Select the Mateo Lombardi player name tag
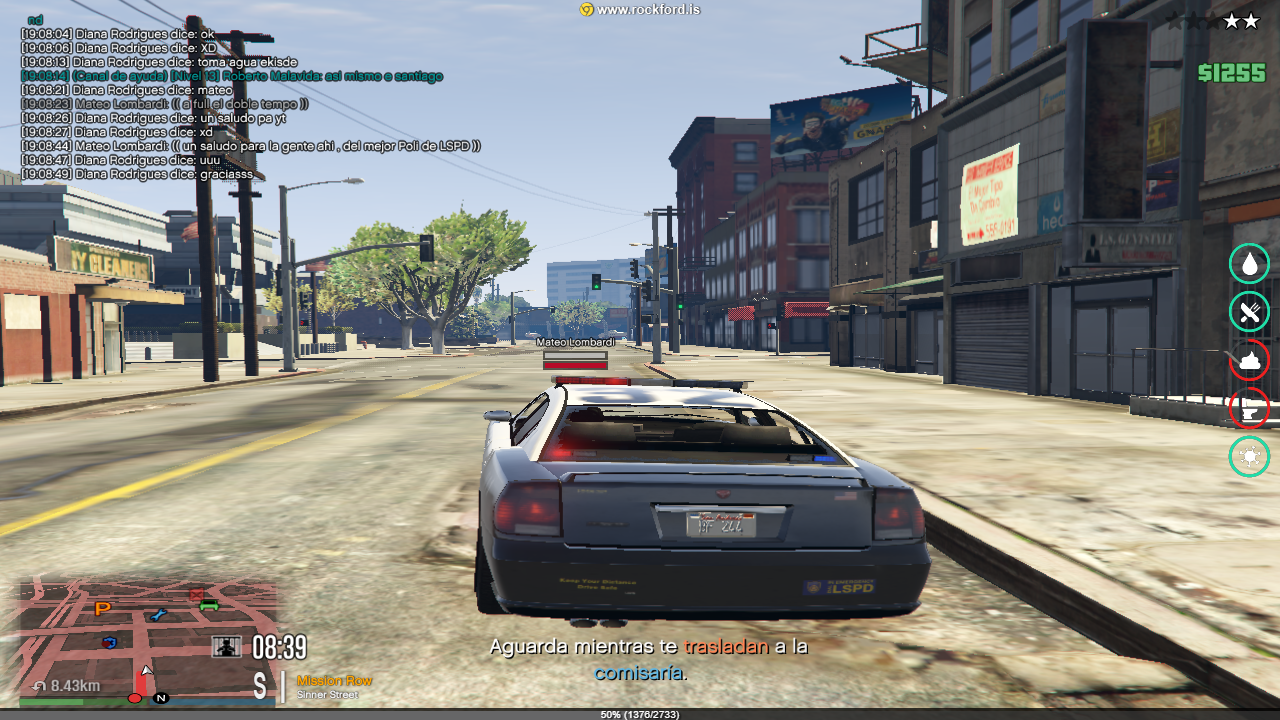The image size is (1280, 720). point(575,342)
